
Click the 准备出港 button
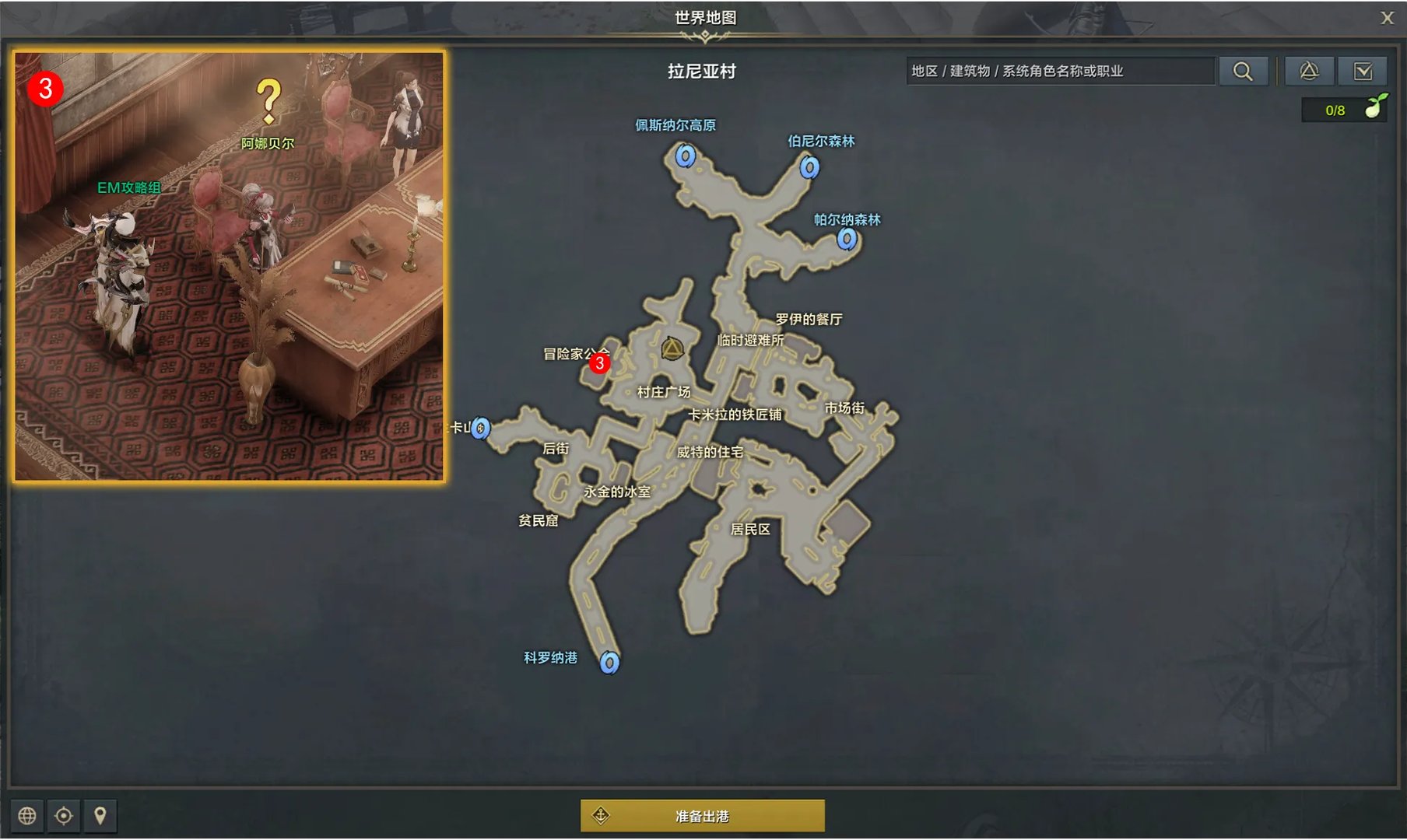(x=702, y=816)
